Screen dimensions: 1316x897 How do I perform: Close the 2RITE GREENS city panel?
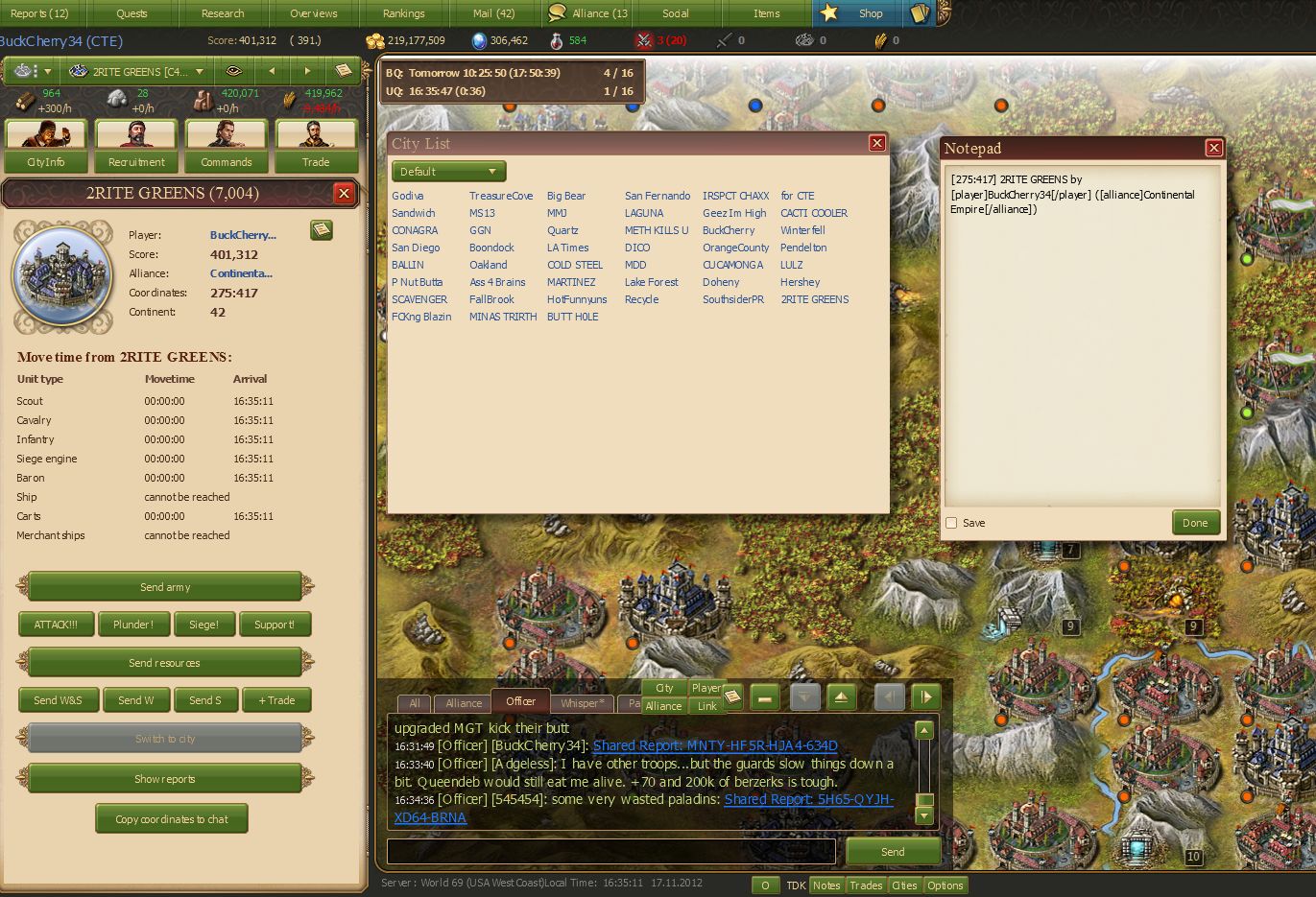coord(344,193)
